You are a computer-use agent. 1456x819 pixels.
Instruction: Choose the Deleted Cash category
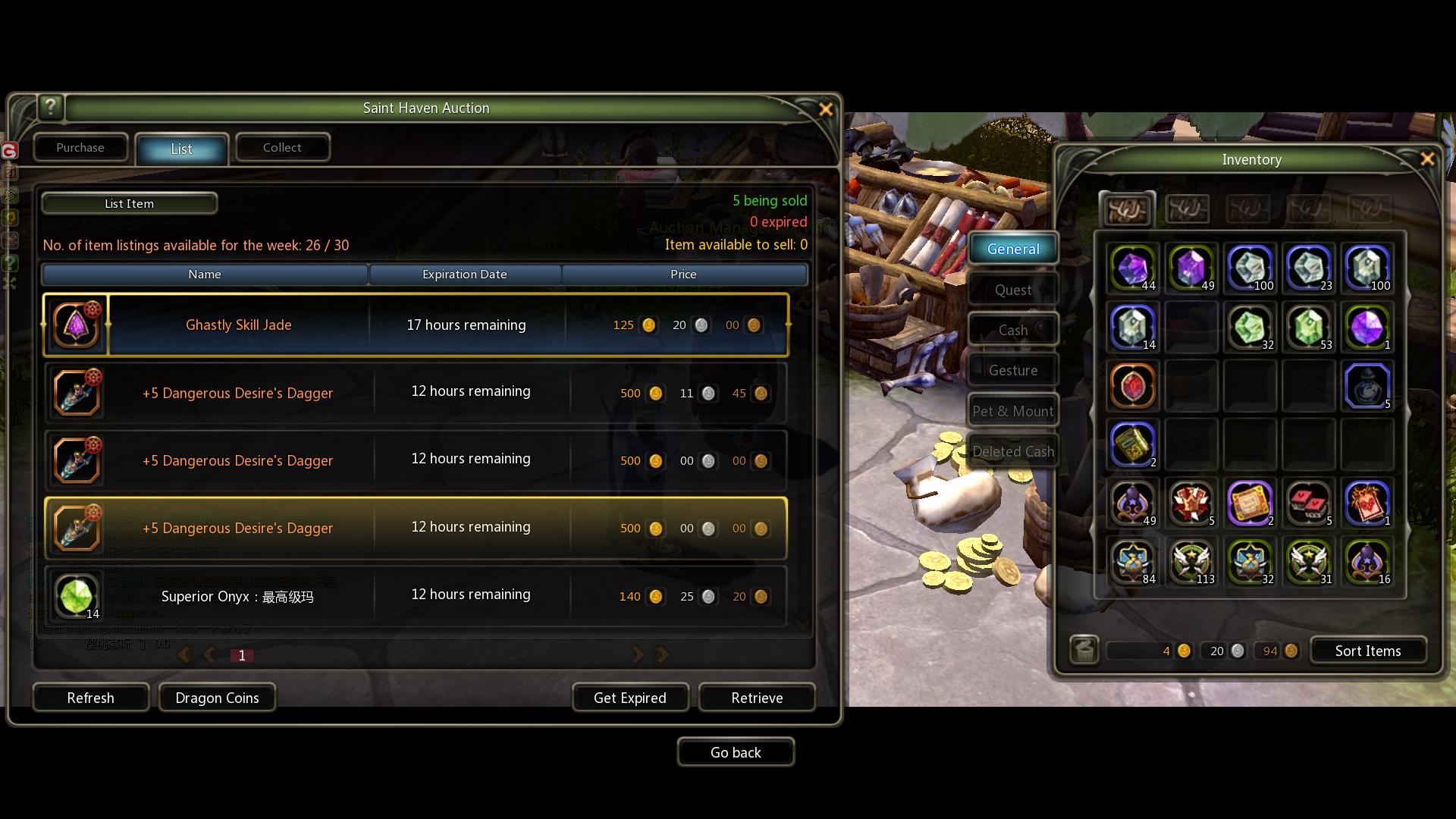click(1012, 452)
